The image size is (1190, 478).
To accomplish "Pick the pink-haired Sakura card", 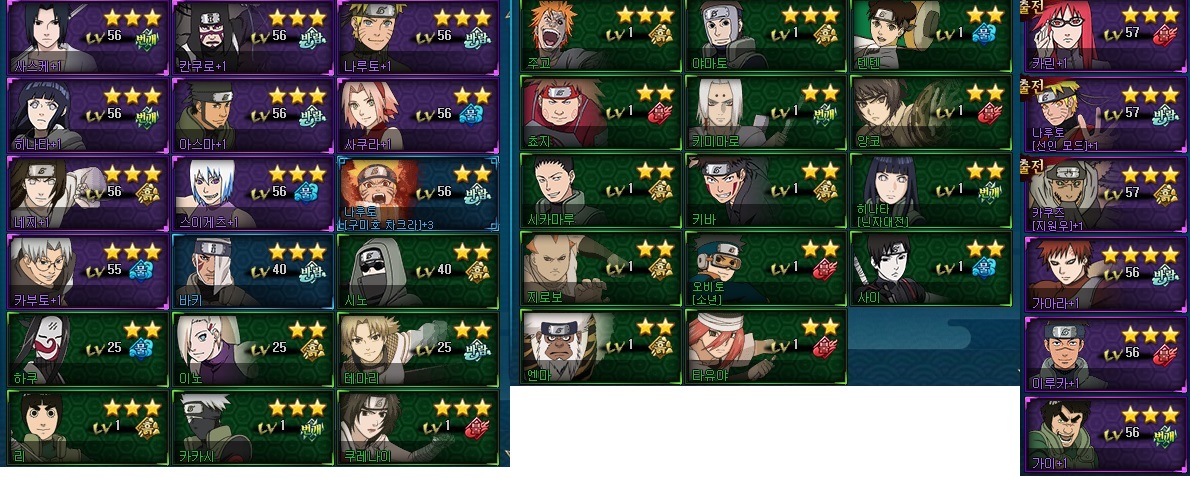I will pyautogui.click(x=416, y=115).
